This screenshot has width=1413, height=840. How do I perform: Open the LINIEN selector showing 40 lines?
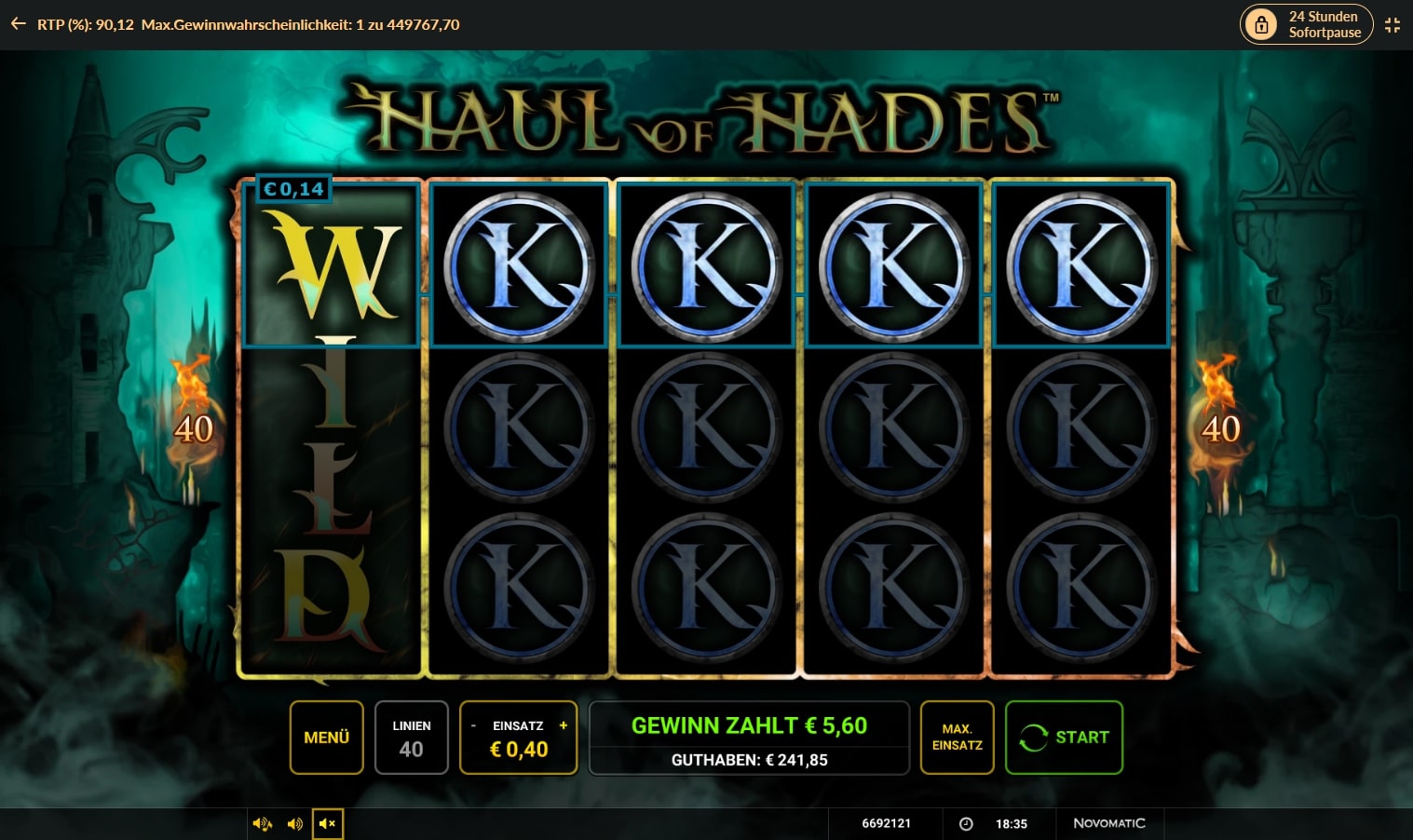pyautogui.click(x=411, y=737)
